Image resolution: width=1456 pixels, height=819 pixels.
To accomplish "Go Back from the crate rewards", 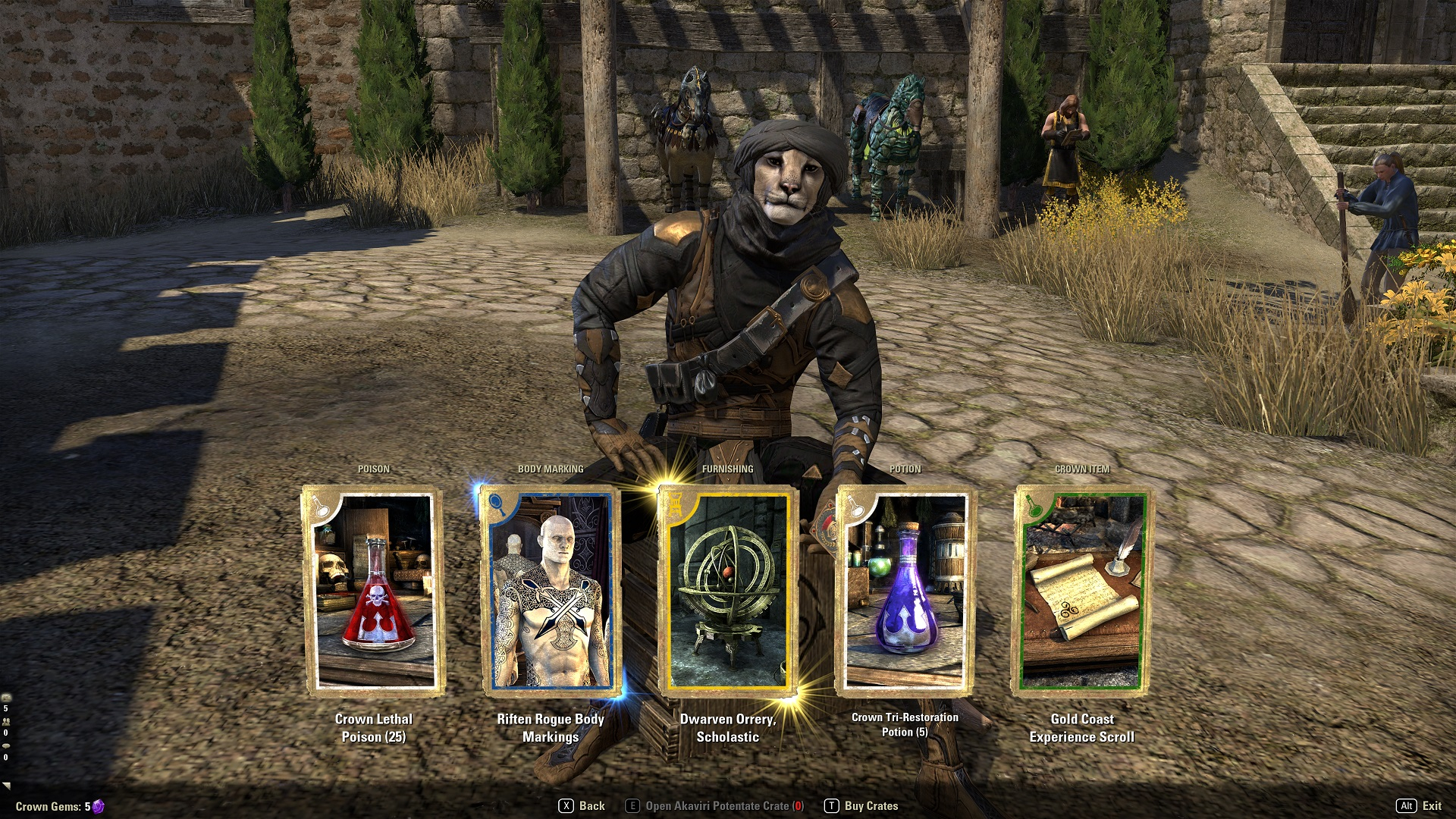I will (582, 806).
